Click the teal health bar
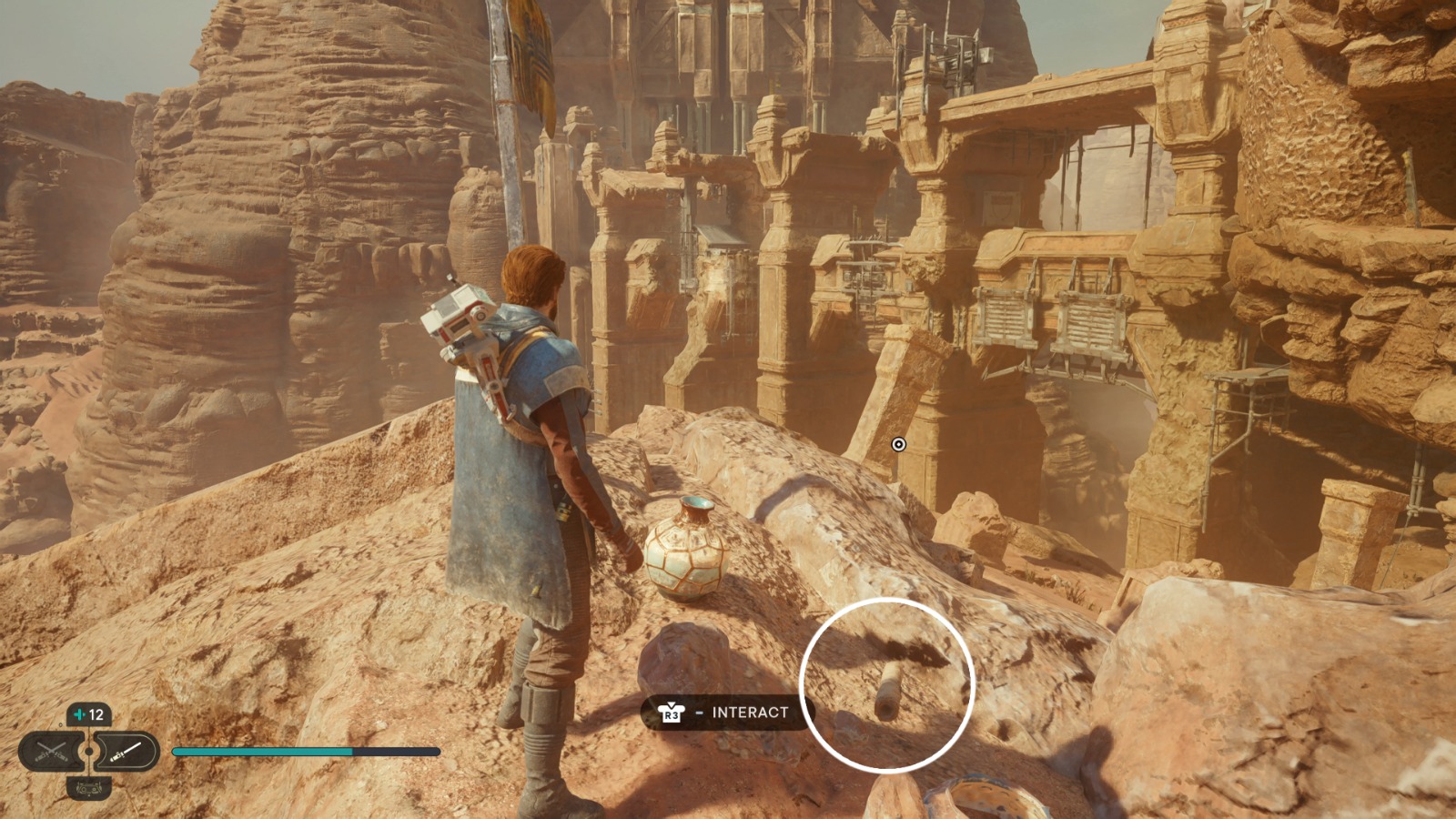The width and height of the screenshot is (1456, 819). pyautogui.click(x=264, y=753)
